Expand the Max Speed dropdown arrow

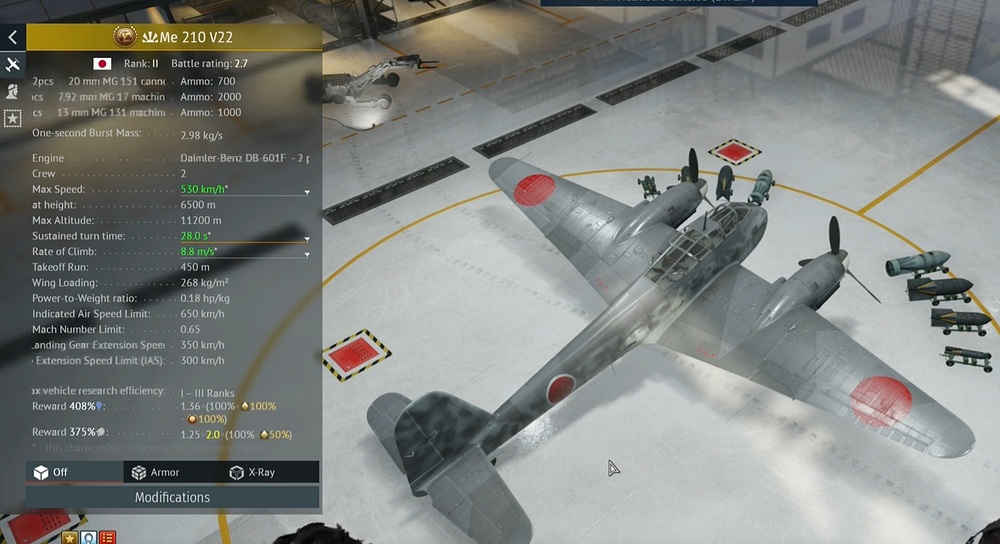307,191
